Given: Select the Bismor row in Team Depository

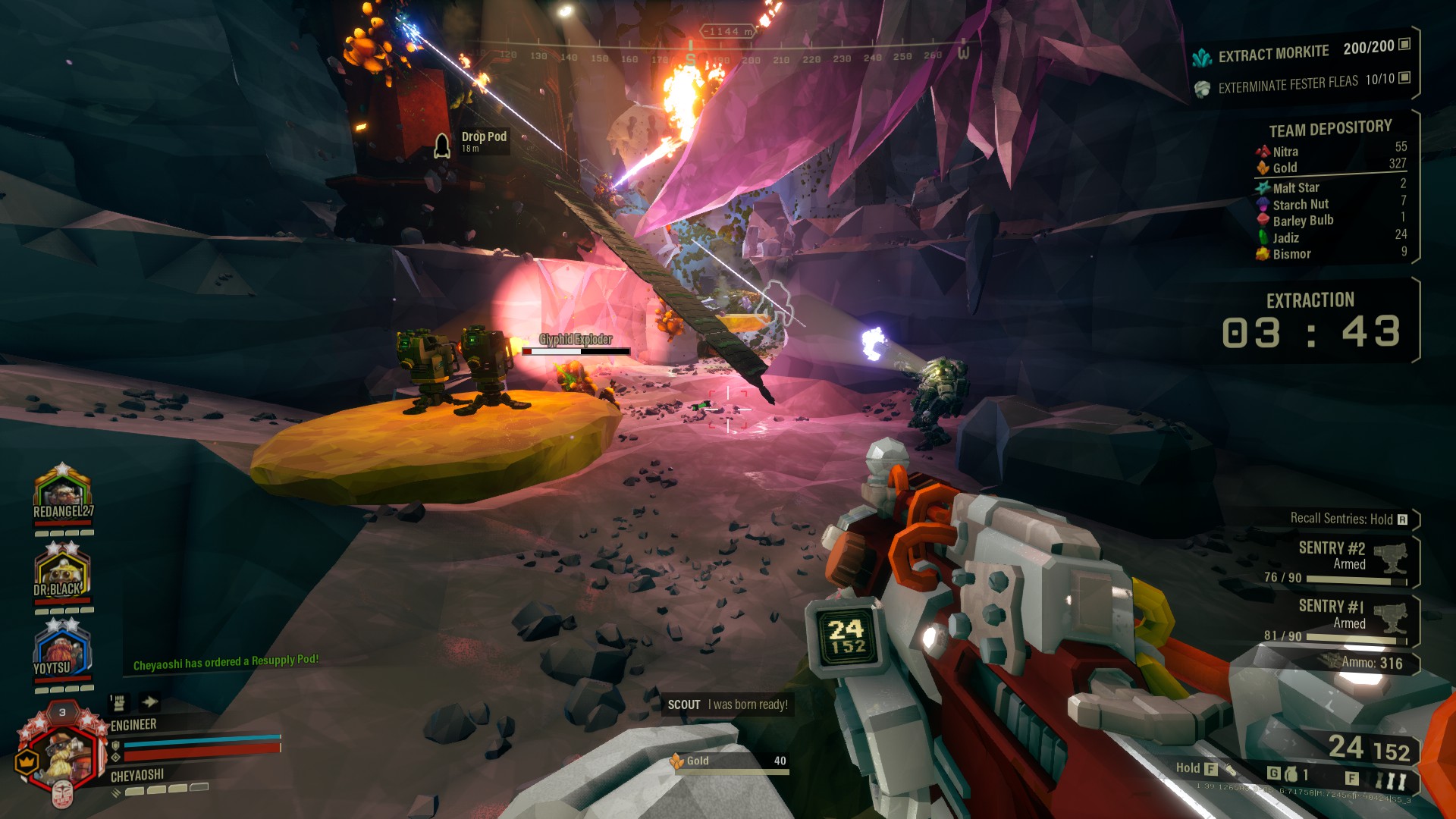Looking at the screenshot, I should pos(1331,254).
